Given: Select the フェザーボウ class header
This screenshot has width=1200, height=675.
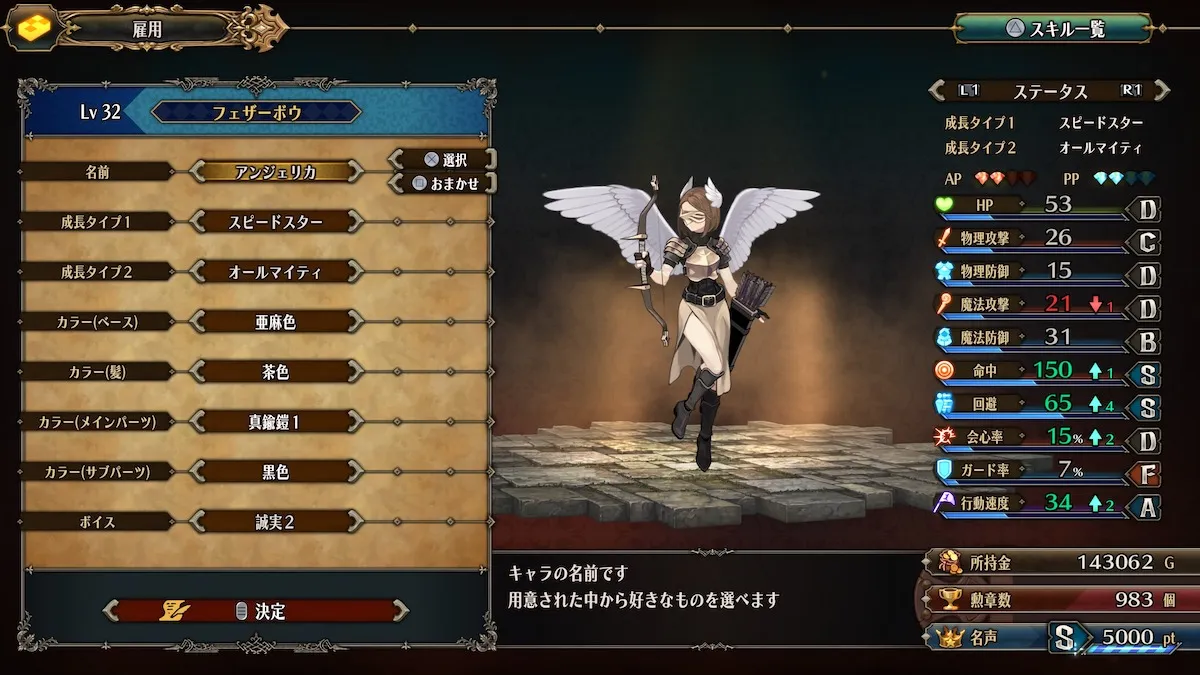Looking at the screenshot, I should tap(256, 113).
